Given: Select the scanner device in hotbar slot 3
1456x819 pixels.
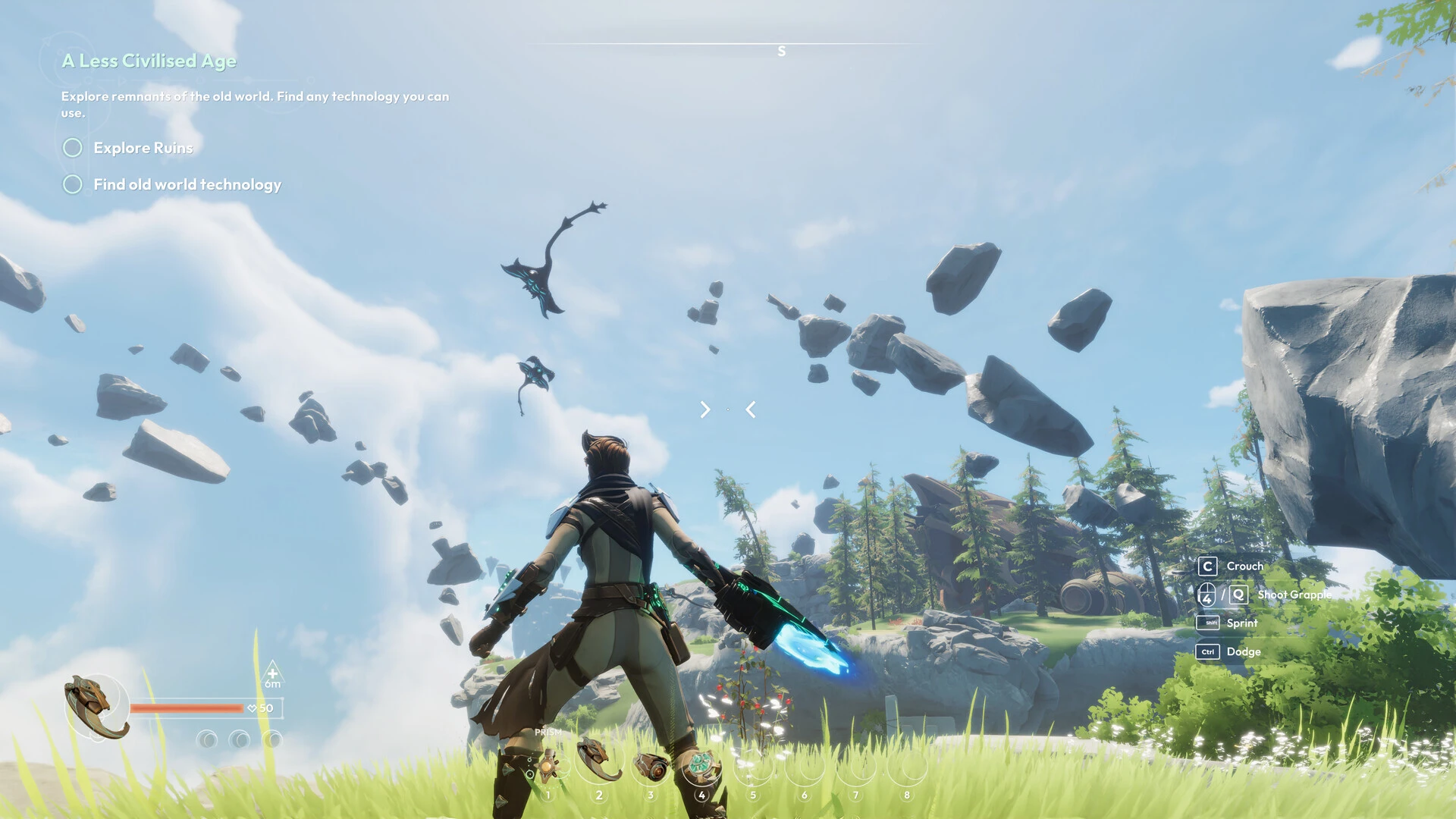Looking at the screenshot, I should [x=651, y=766].
